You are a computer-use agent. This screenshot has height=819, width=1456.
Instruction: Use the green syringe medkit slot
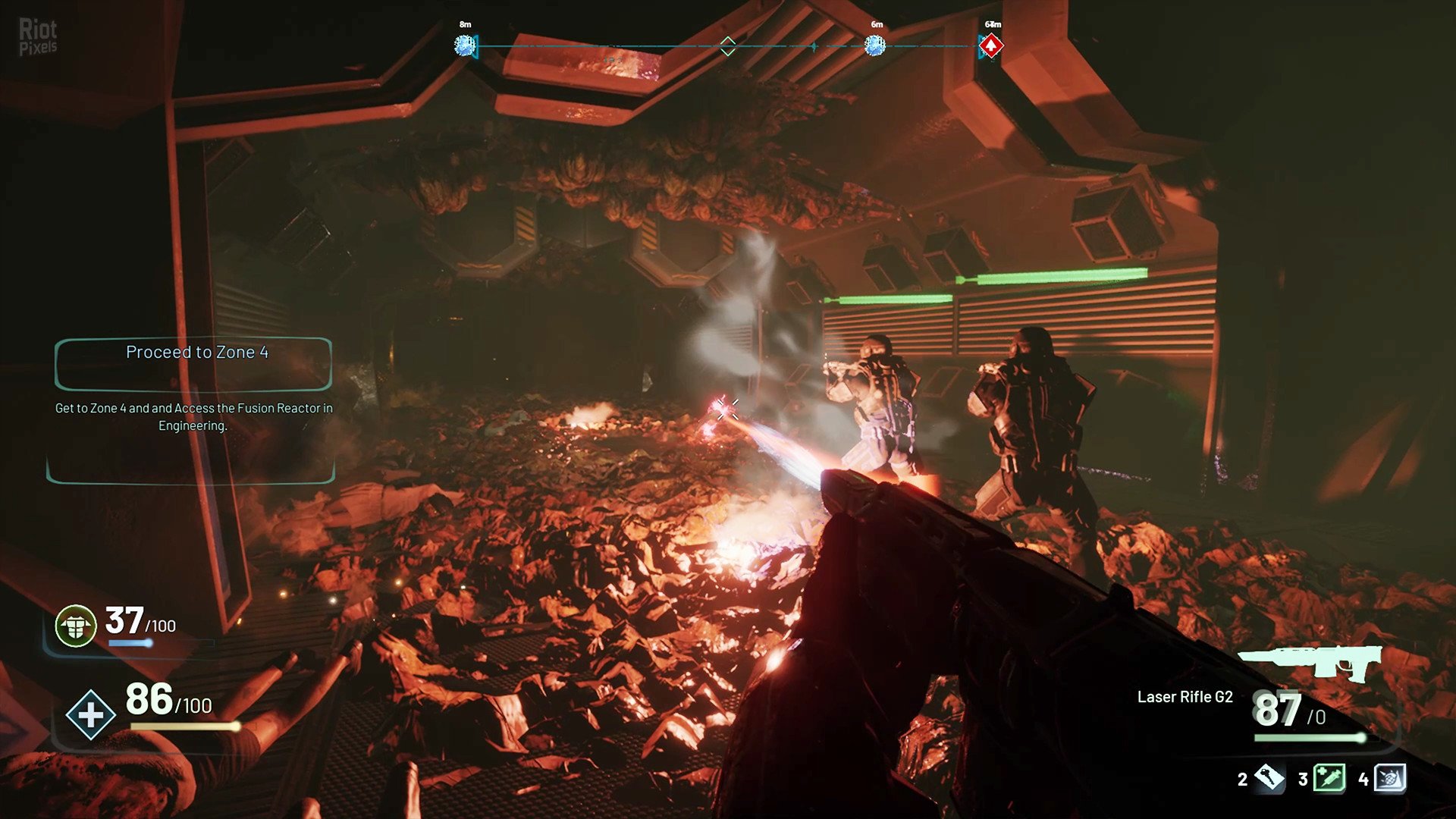pyautogui.click(x=1329, y=778)
